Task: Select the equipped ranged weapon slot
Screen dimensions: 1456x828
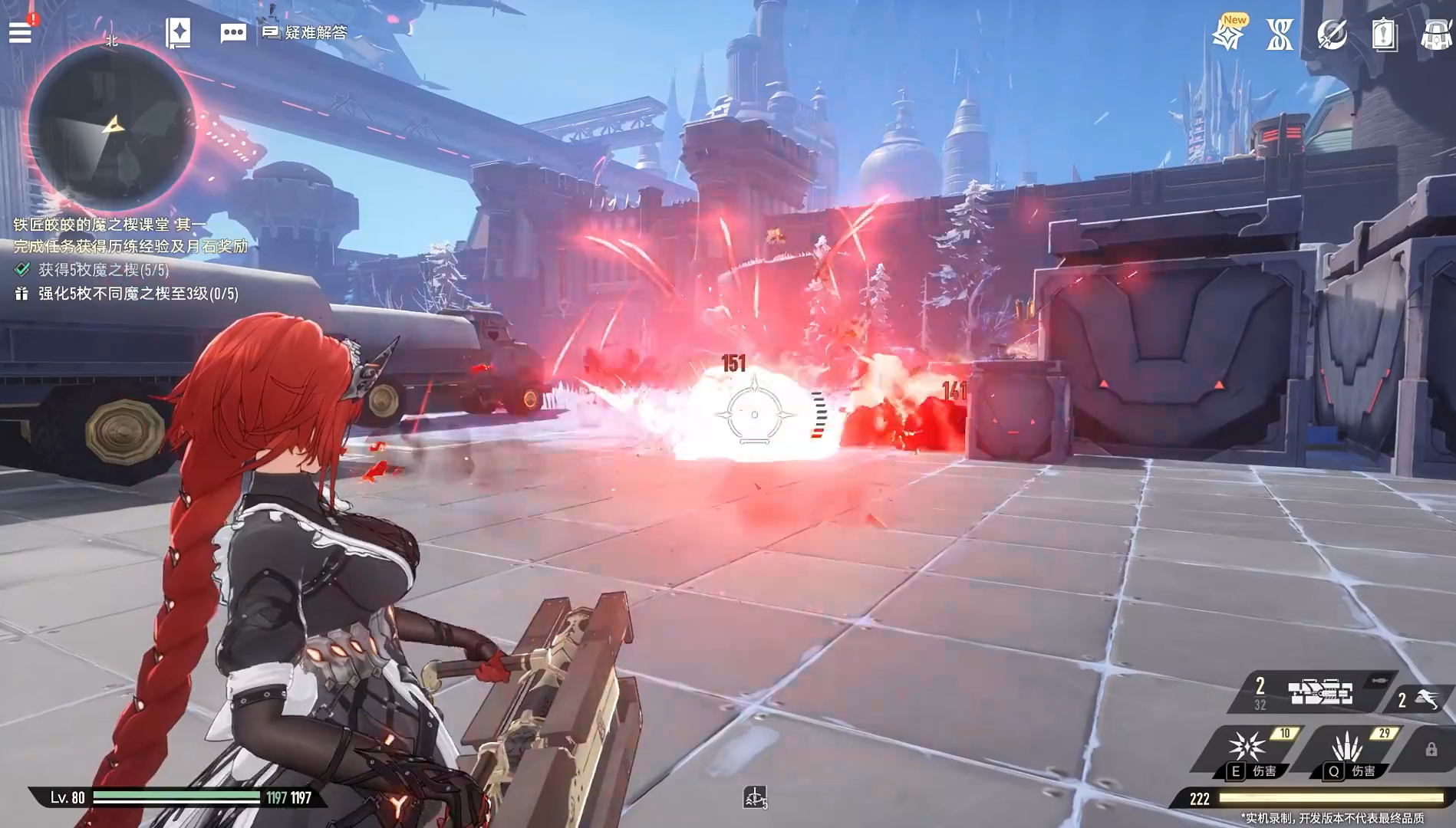Action: point(1319,692)
